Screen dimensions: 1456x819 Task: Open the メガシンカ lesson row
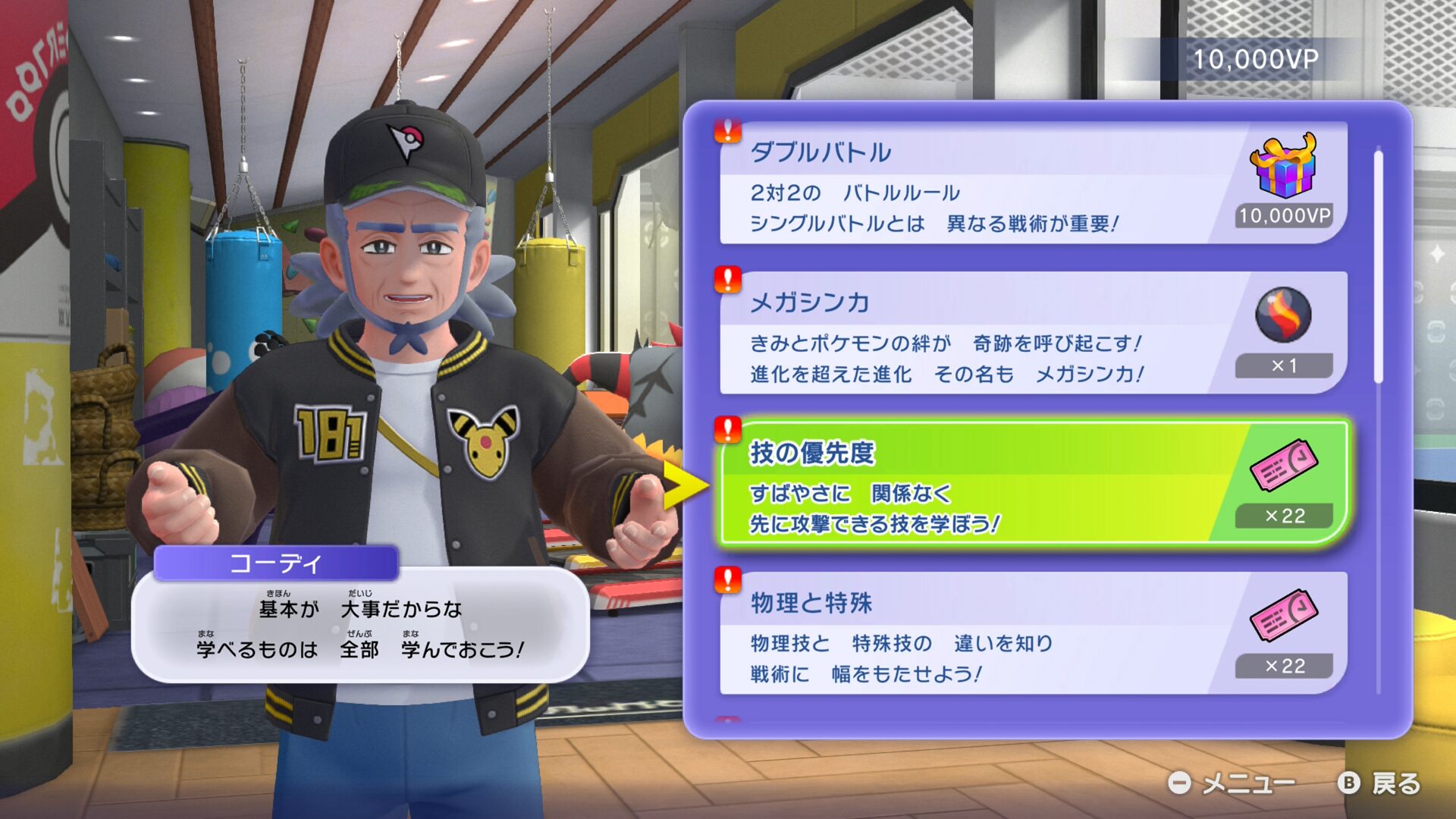[978, 334]
